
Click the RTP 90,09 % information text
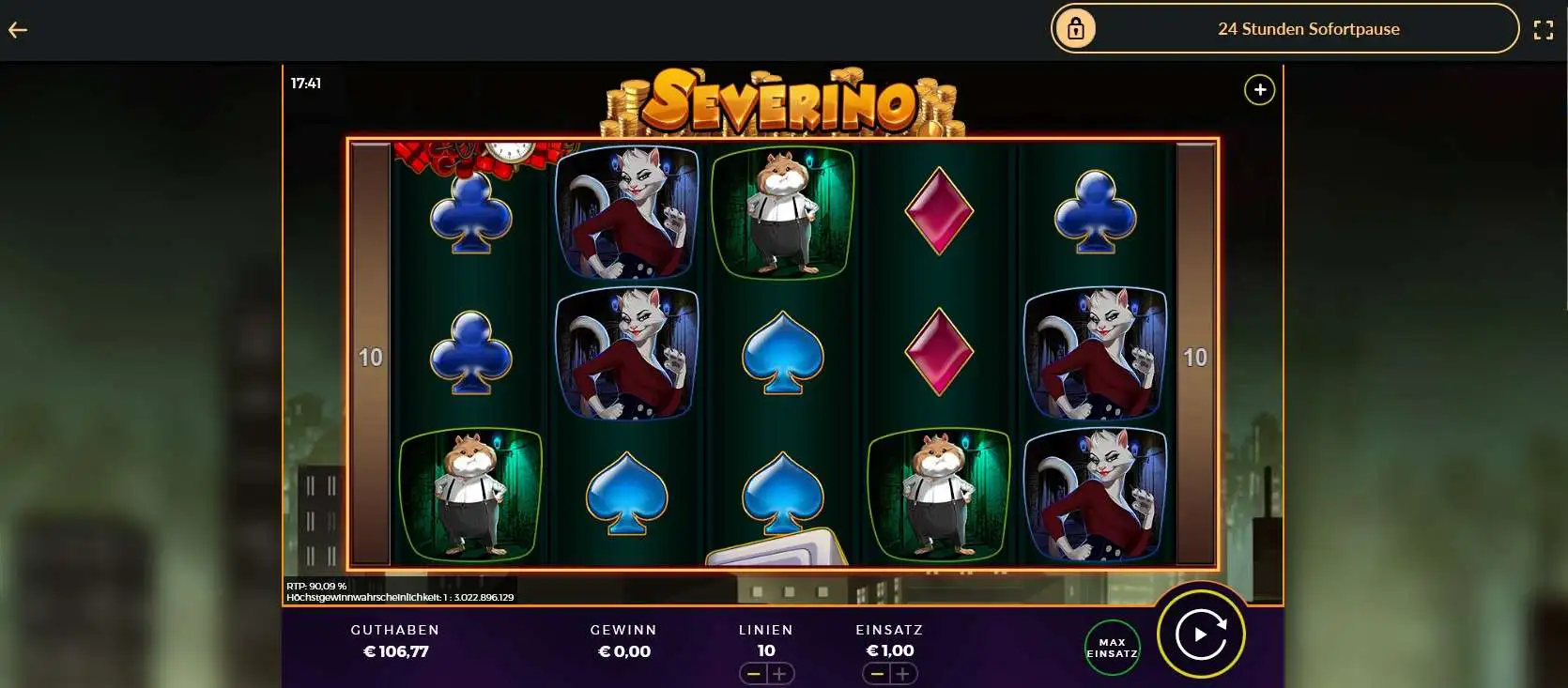click(x=318, y=584)
